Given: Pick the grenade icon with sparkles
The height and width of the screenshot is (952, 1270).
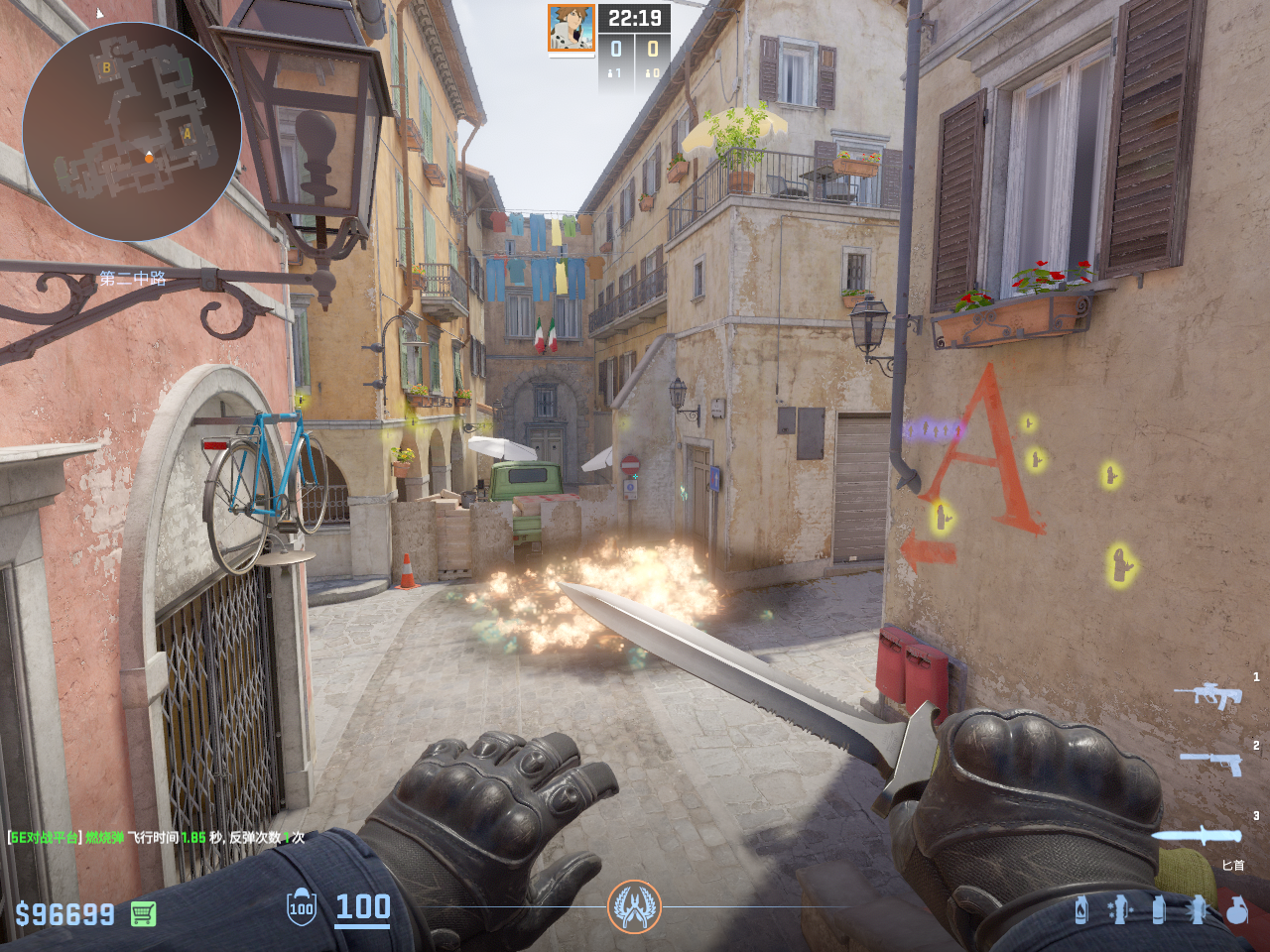Looking at the screenshot, I should click(x=1119, y=909).
